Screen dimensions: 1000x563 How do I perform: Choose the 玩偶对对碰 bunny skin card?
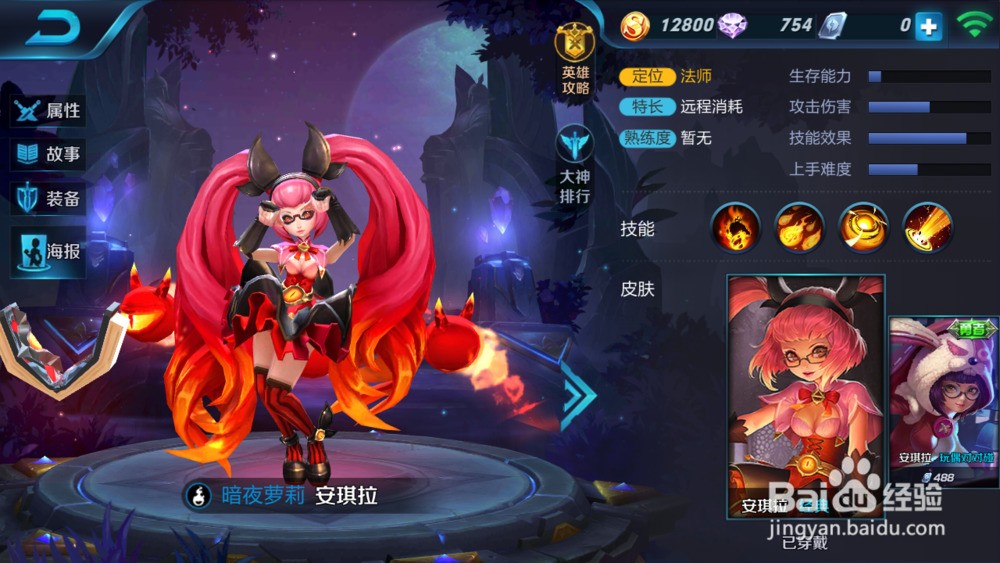tap(944, 403)
